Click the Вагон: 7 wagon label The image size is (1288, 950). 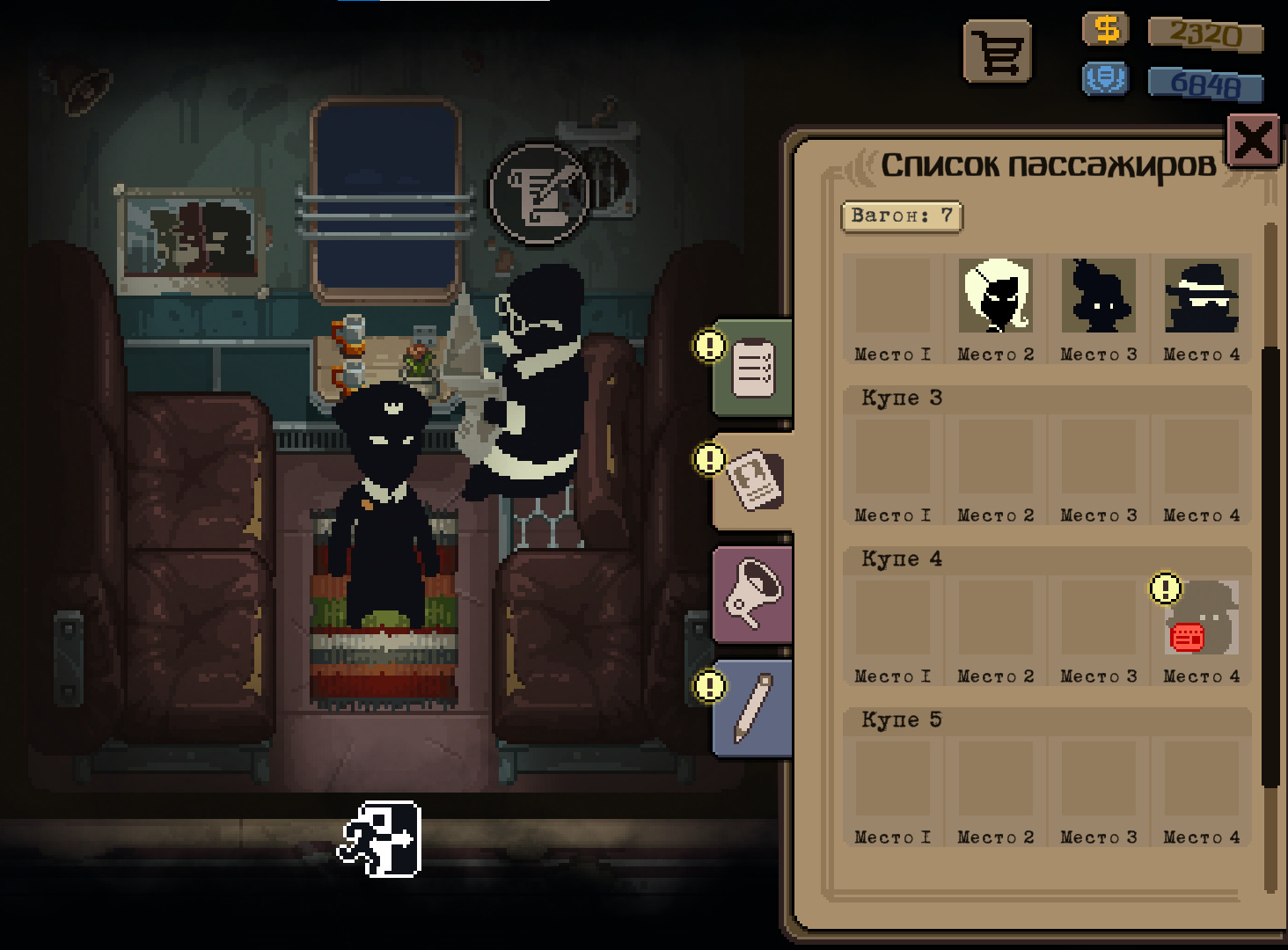click(902, 216)
